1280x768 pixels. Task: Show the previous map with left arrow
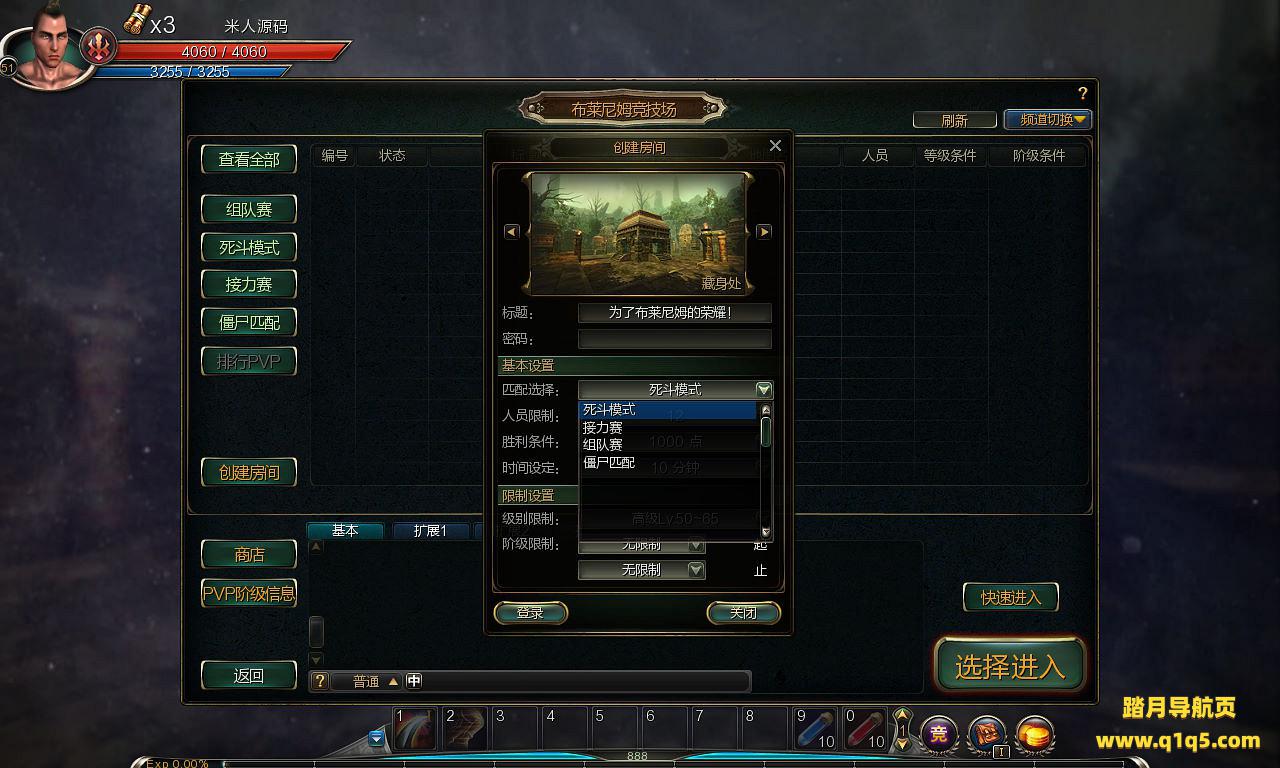pyautogui.click(x=511, y=232)
